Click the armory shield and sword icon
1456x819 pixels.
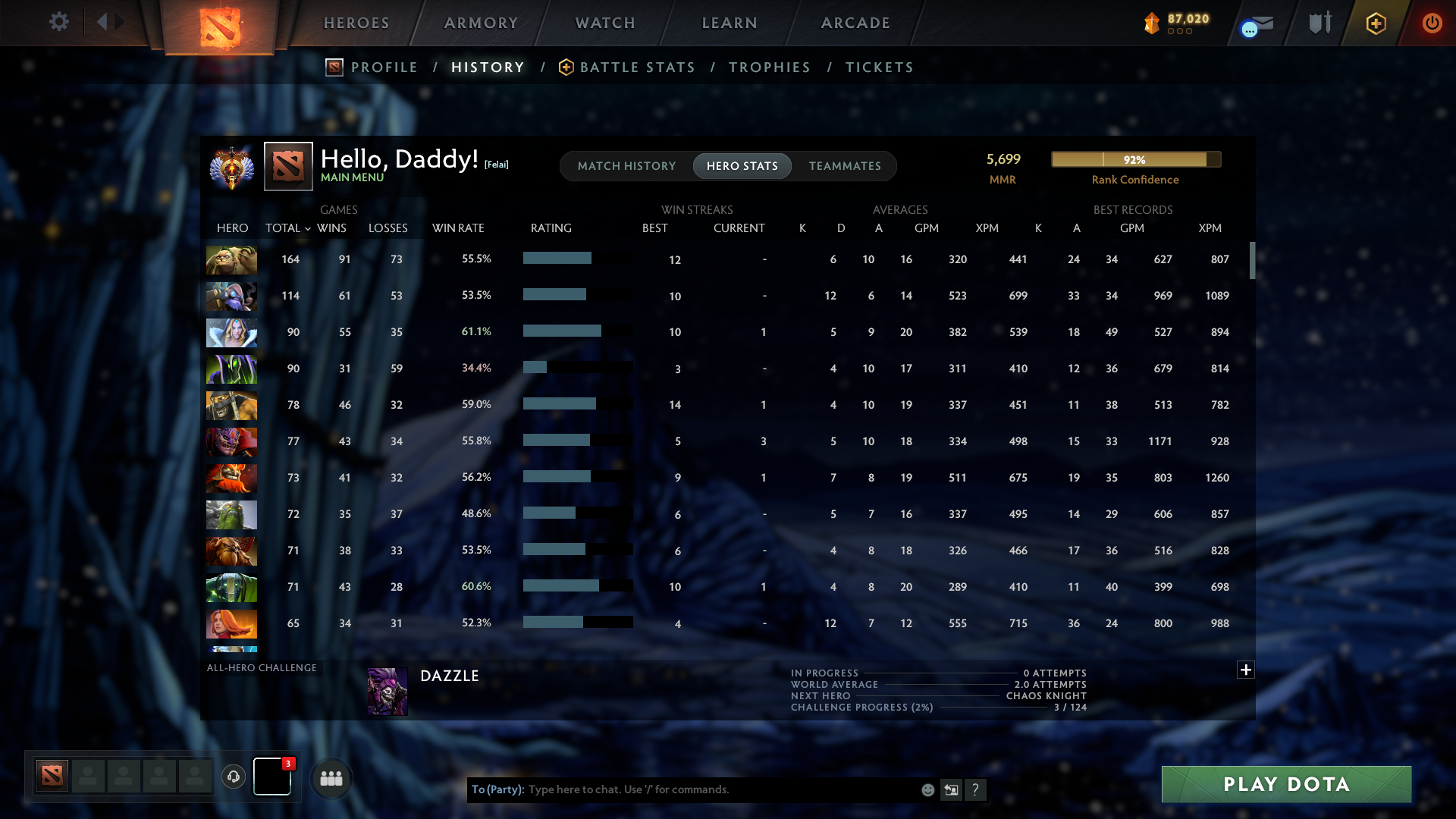point(1319,23)
